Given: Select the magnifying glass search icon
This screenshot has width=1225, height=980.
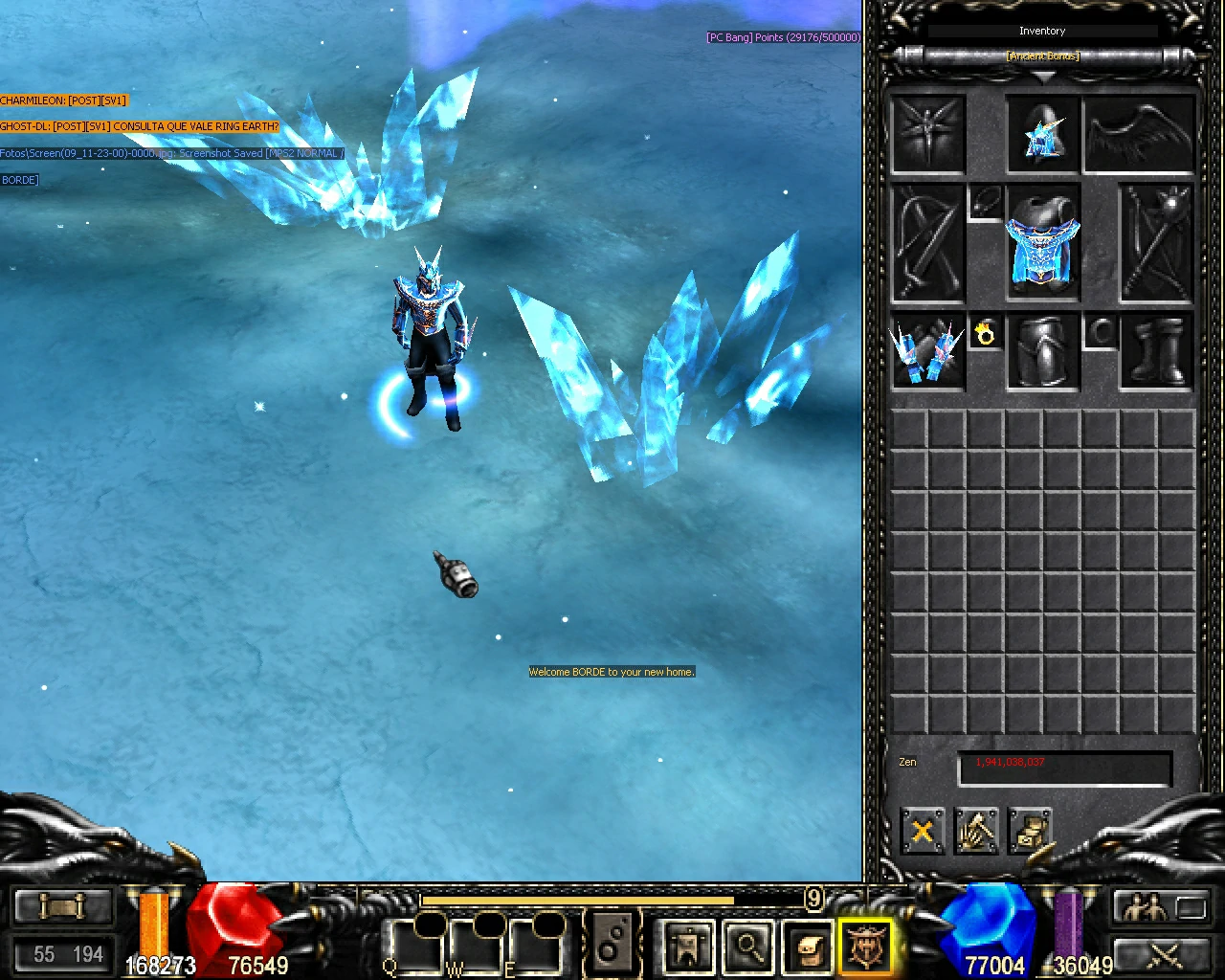Looking at the screenshot, I should [749, 946].
